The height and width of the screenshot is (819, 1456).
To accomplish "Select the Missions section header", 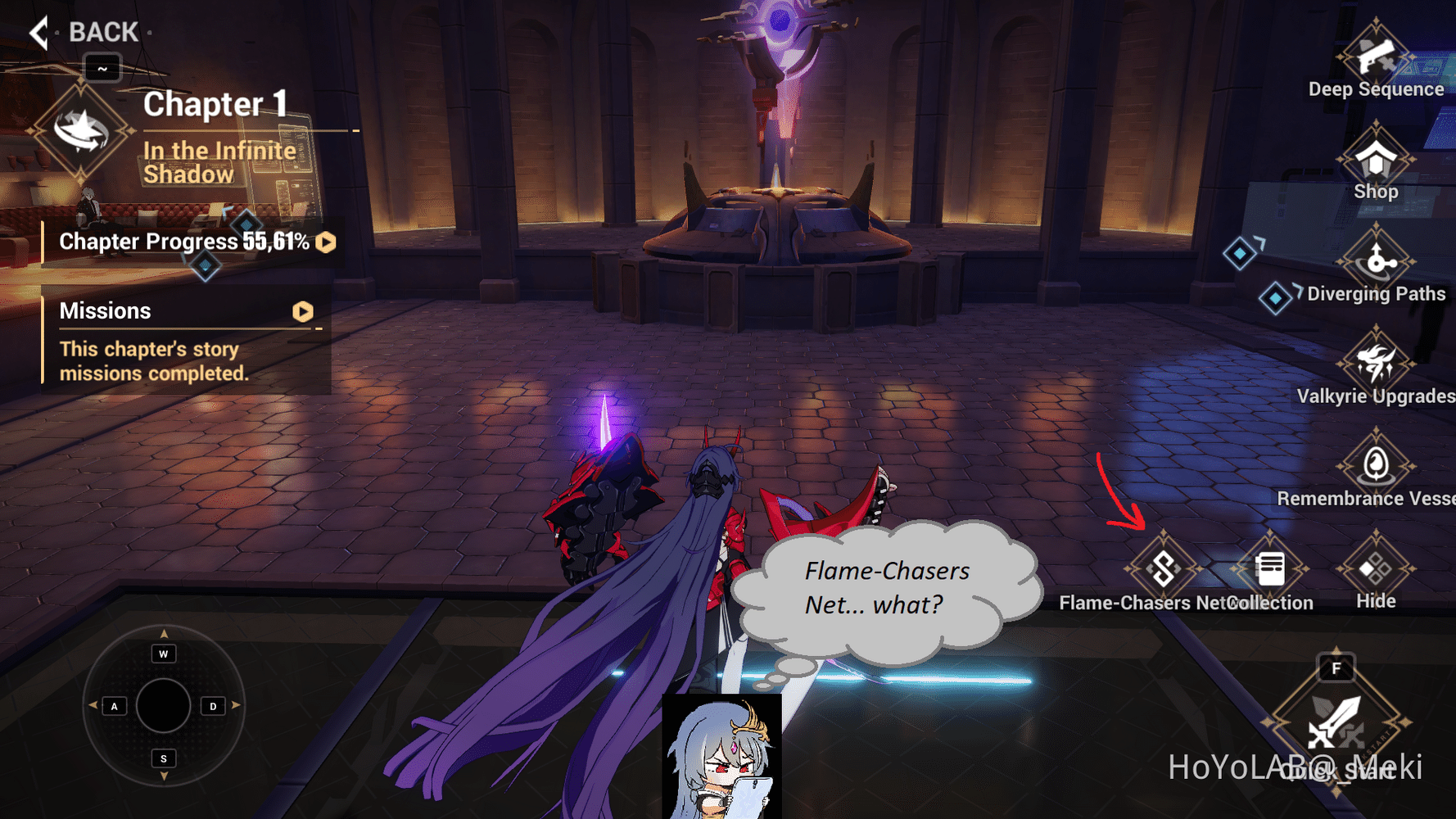I will point(105,310).
